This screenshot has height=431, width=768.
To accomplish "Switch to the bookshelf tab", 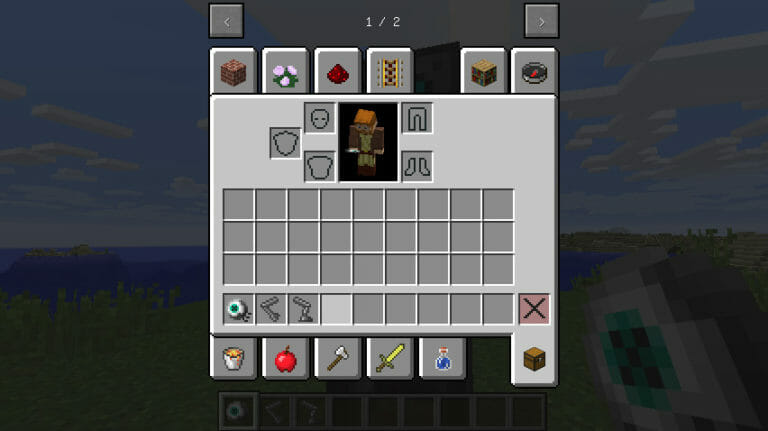I will click(484, 72).
